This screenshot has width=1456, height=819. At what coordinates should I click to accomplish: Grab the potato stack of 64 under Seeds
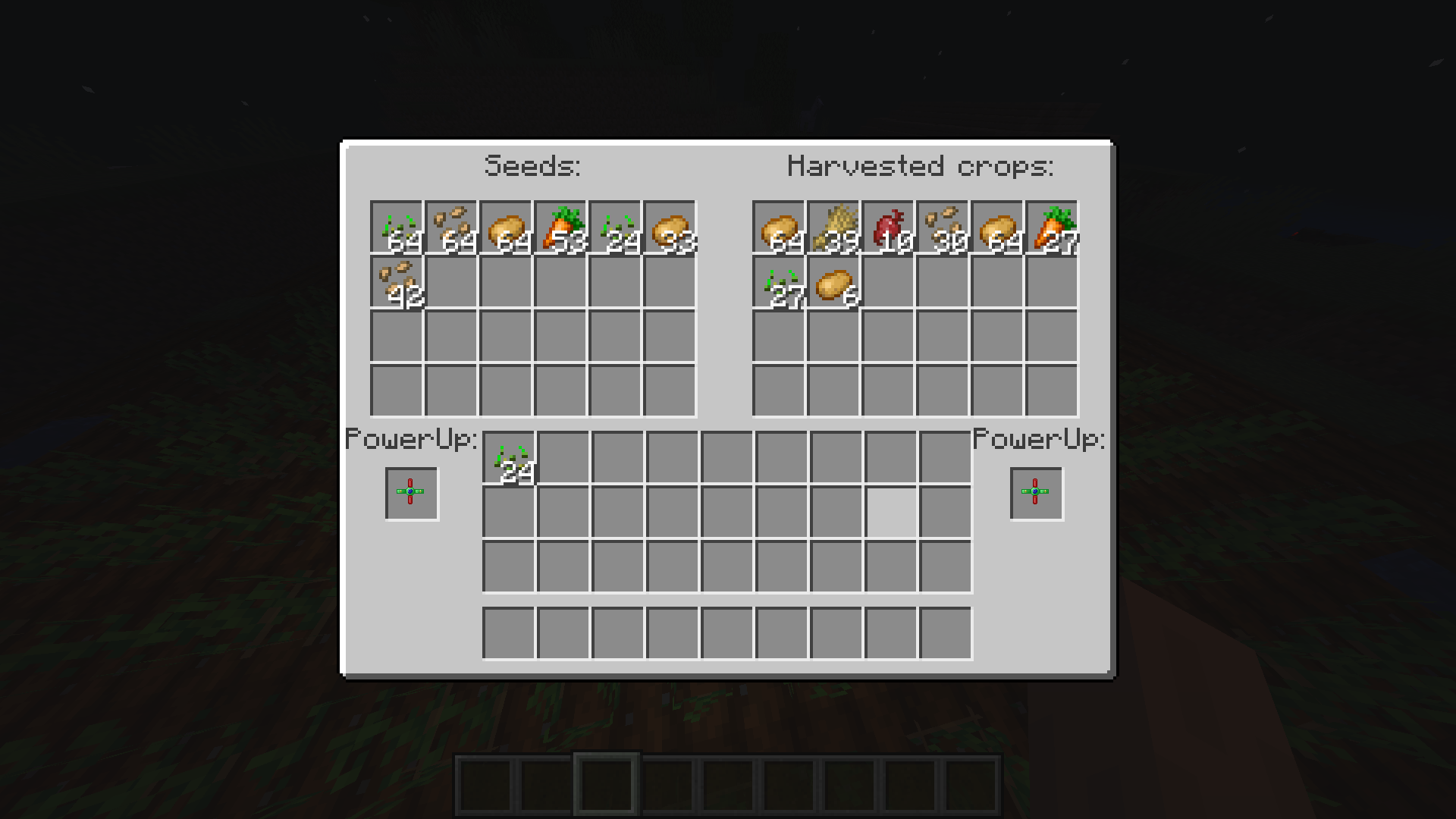[x=507, y=227]
